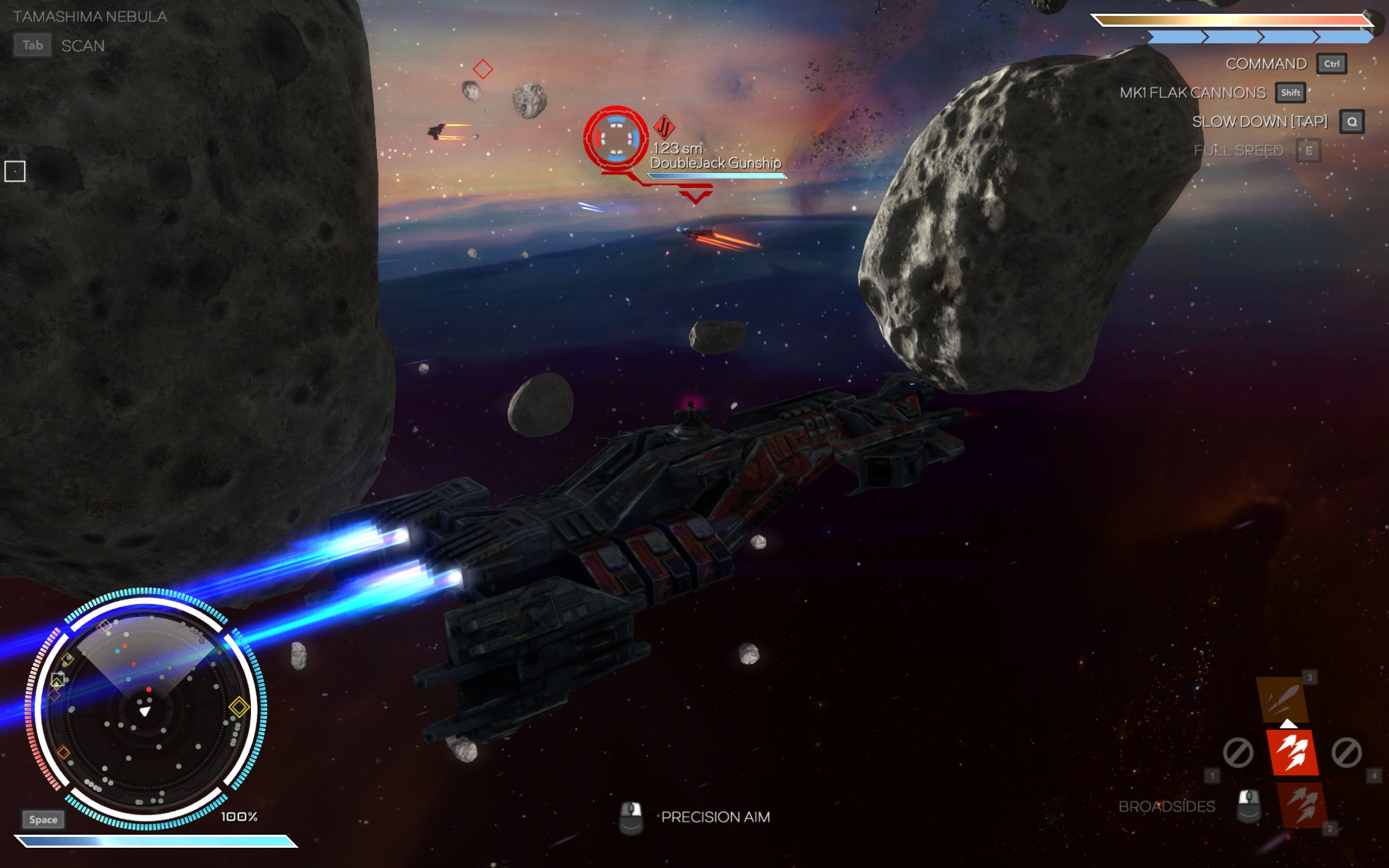This screenshot has width=1389, height=868.
Task: Engage the Full Speed option
Action: tap(1239, 150)
